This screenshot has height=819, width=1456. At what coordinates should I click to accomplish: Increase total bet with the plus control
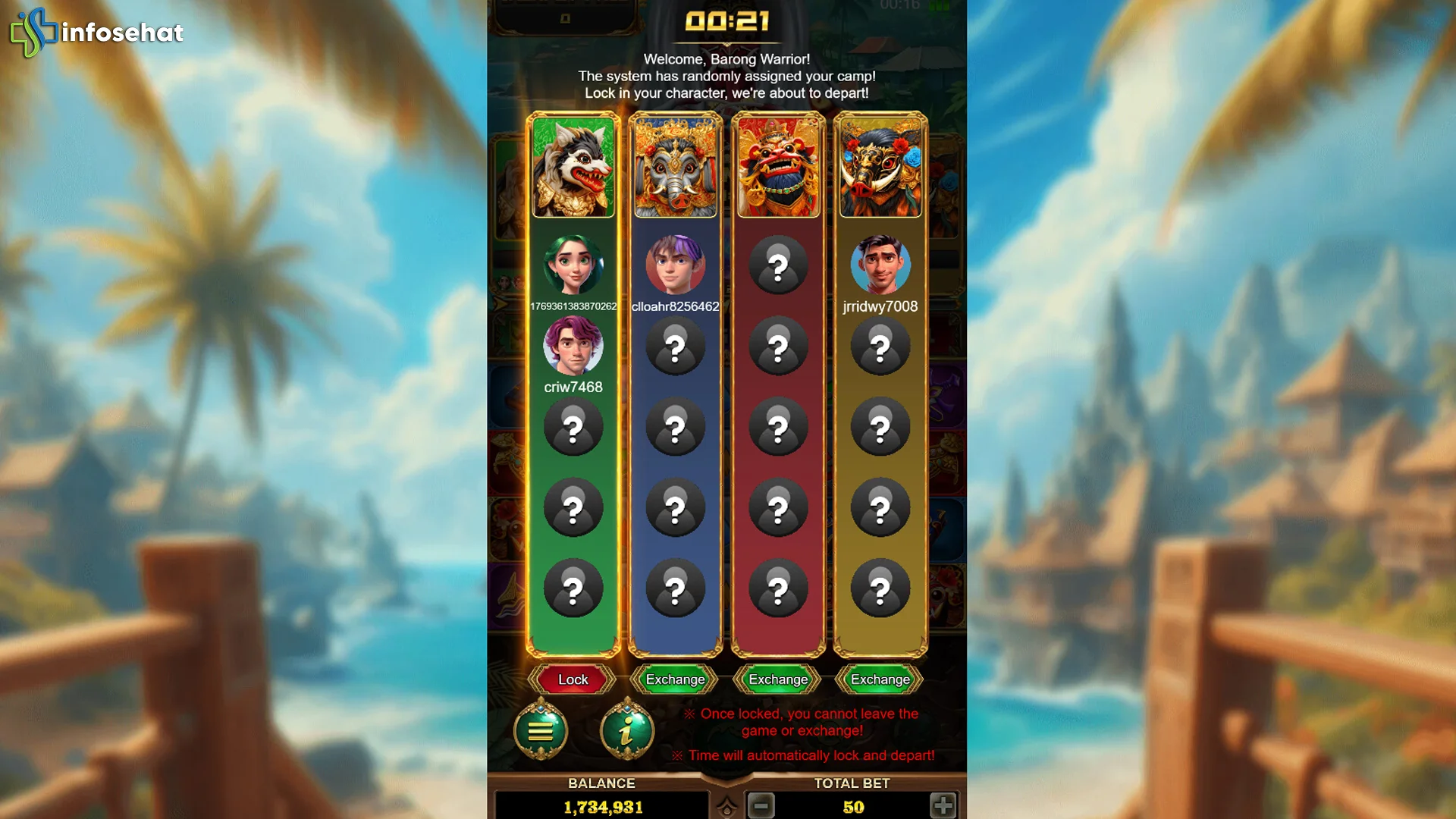[943, 807]
